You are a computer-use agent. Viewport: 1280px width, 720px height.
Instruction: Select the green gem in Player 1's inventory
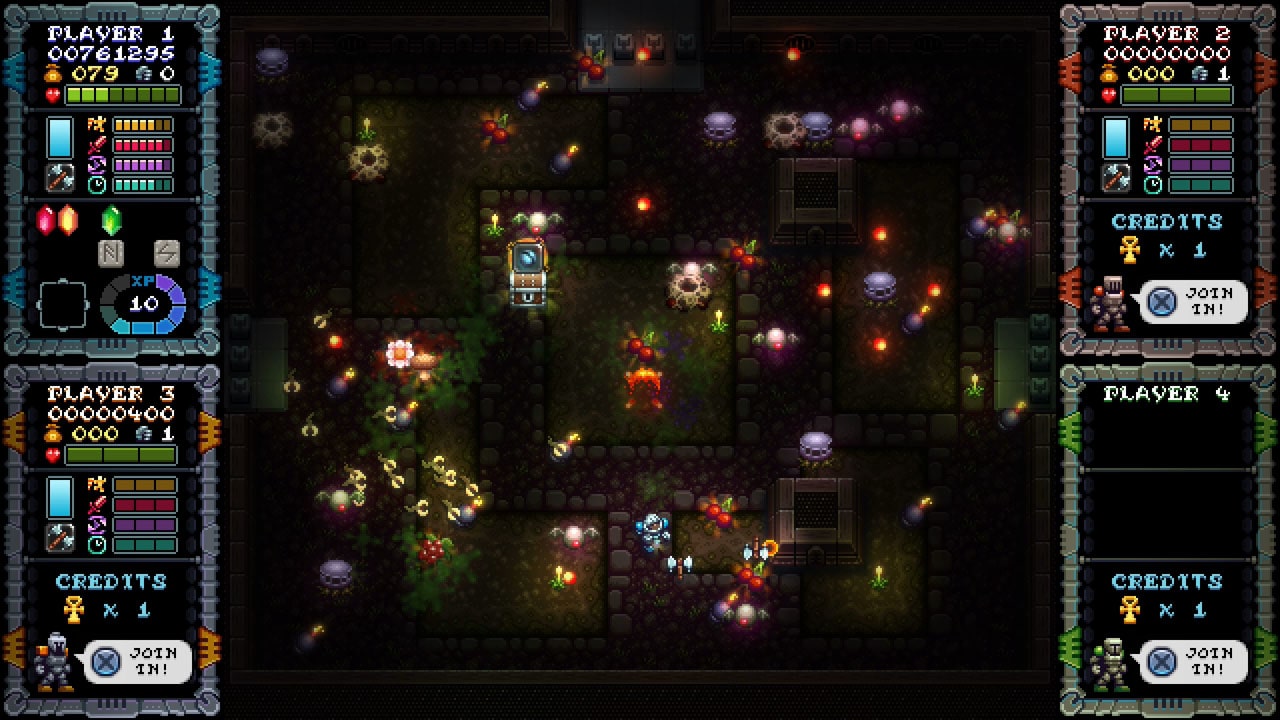coord(110,221)
